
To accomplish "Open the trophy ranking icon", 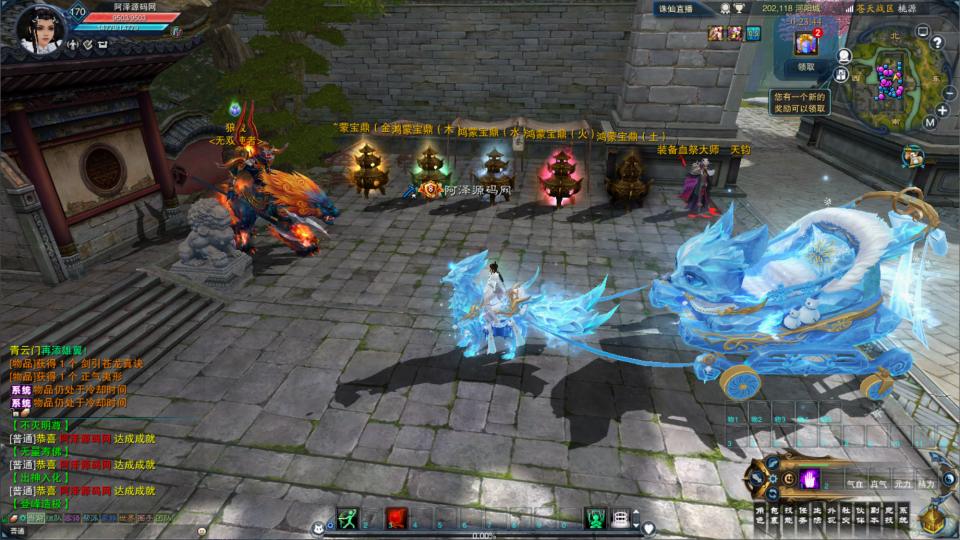I will click(x=738, y=8).
